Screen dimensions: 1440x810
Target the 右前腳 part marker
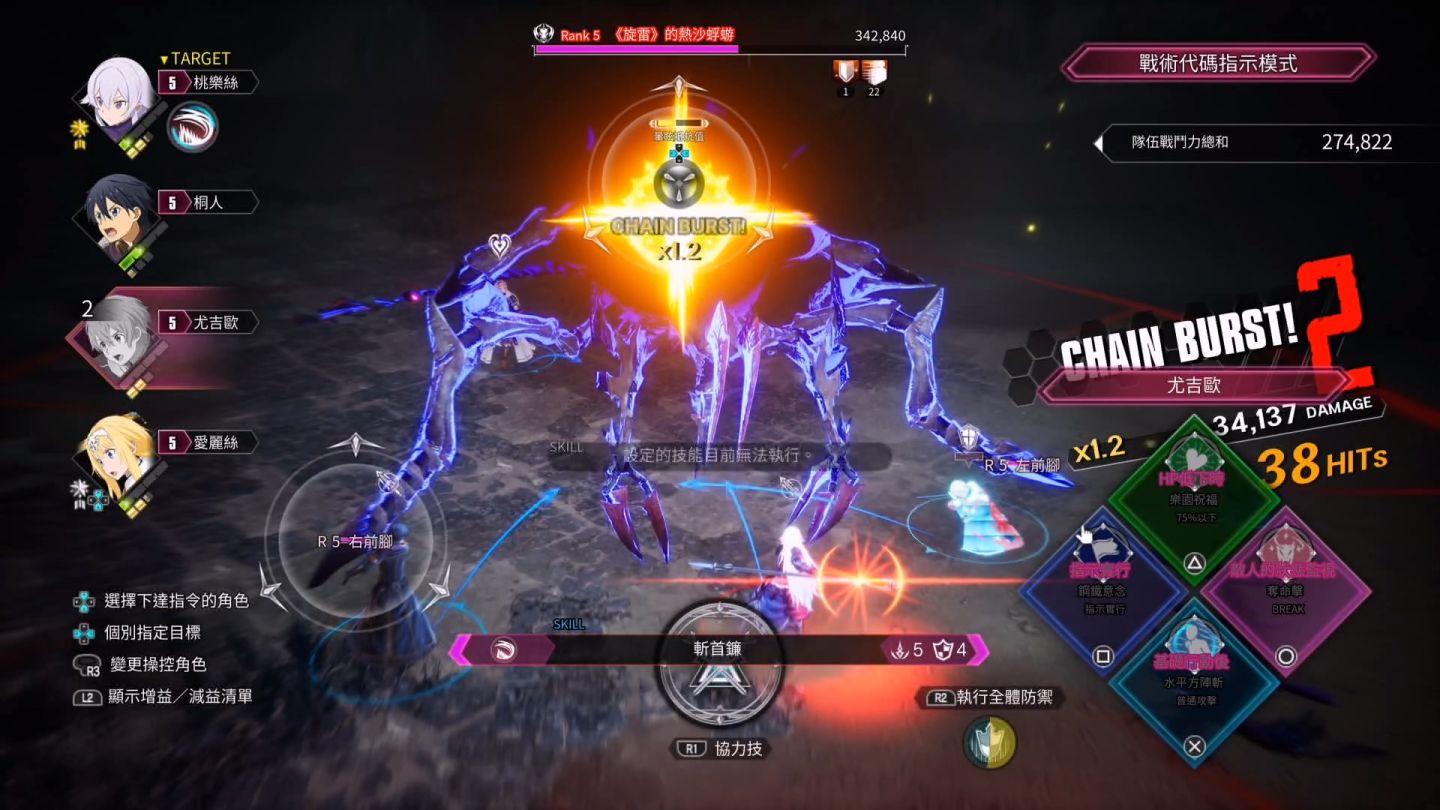click(x=354, y=541)
